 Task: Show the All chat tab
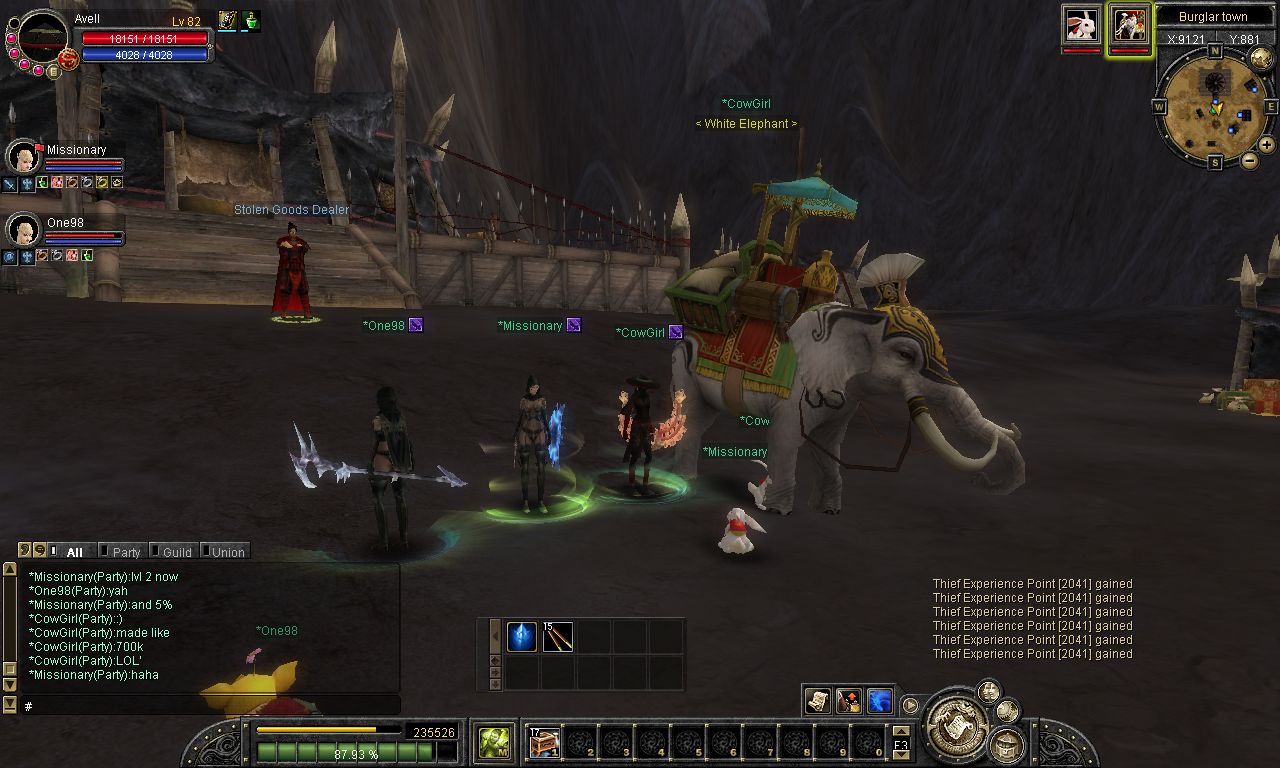(x=74, y=552)
